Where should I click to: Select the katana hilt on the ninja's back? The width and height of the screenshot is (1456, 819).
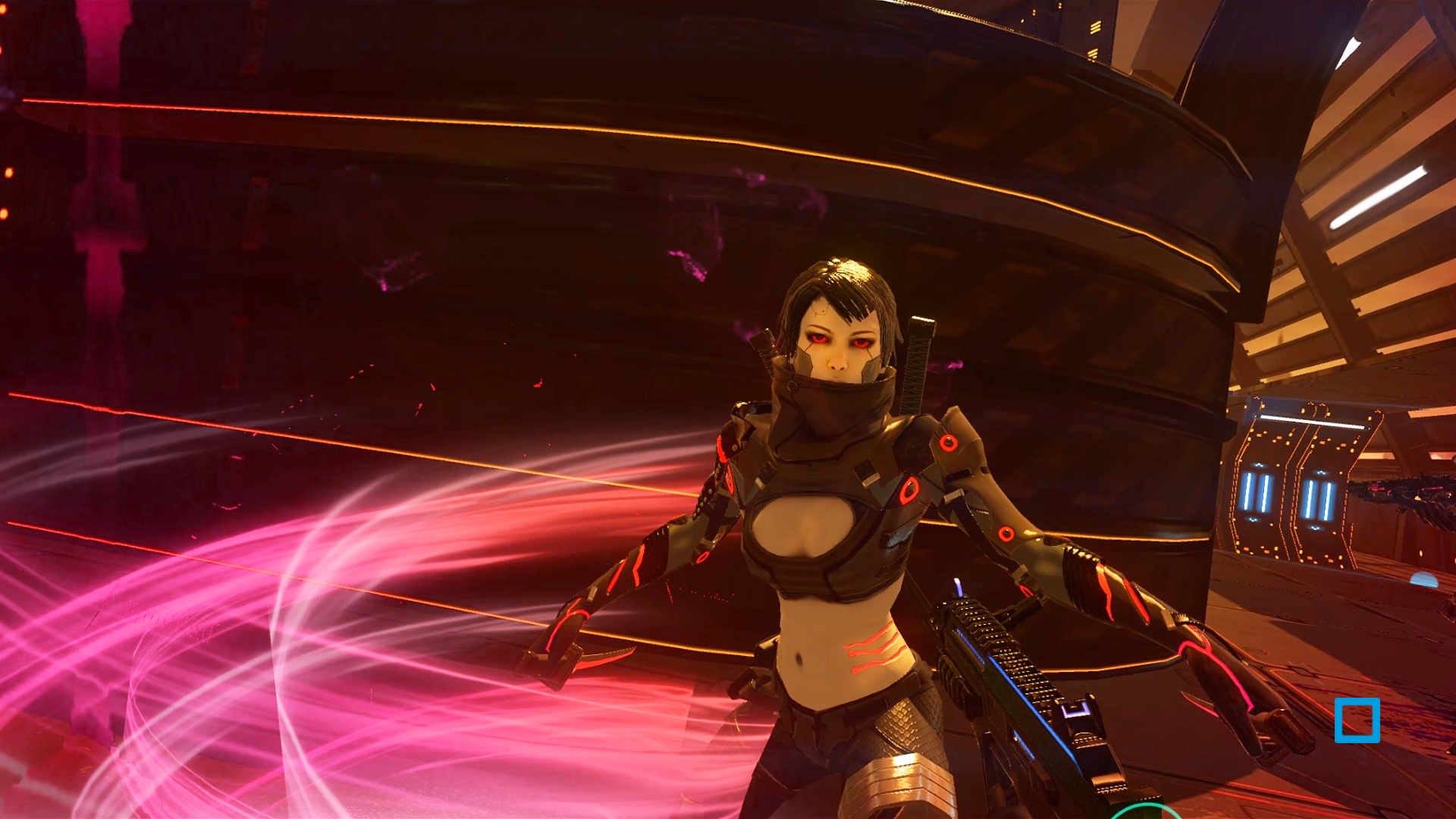pyautogui.click(x=918, y=356)
